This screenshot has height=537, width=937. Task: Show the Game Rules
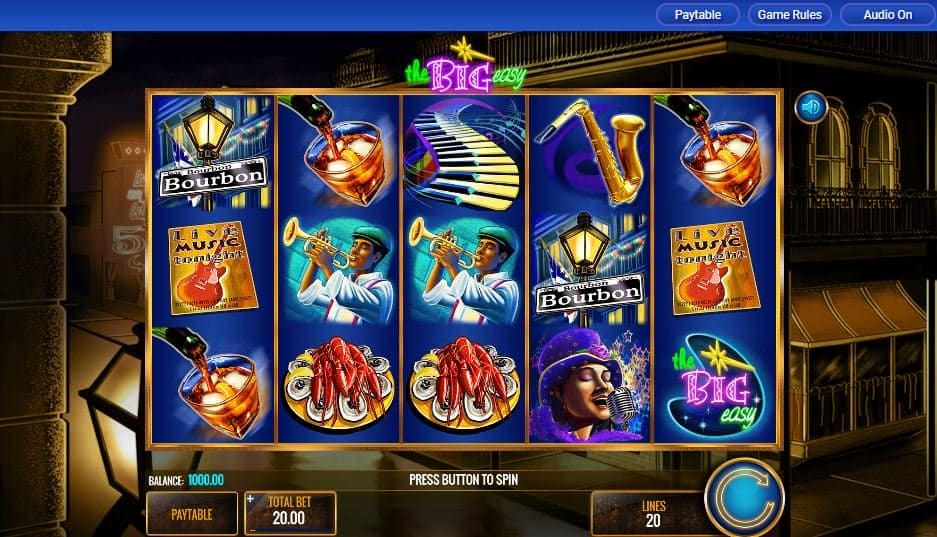(x=789, y=15)
